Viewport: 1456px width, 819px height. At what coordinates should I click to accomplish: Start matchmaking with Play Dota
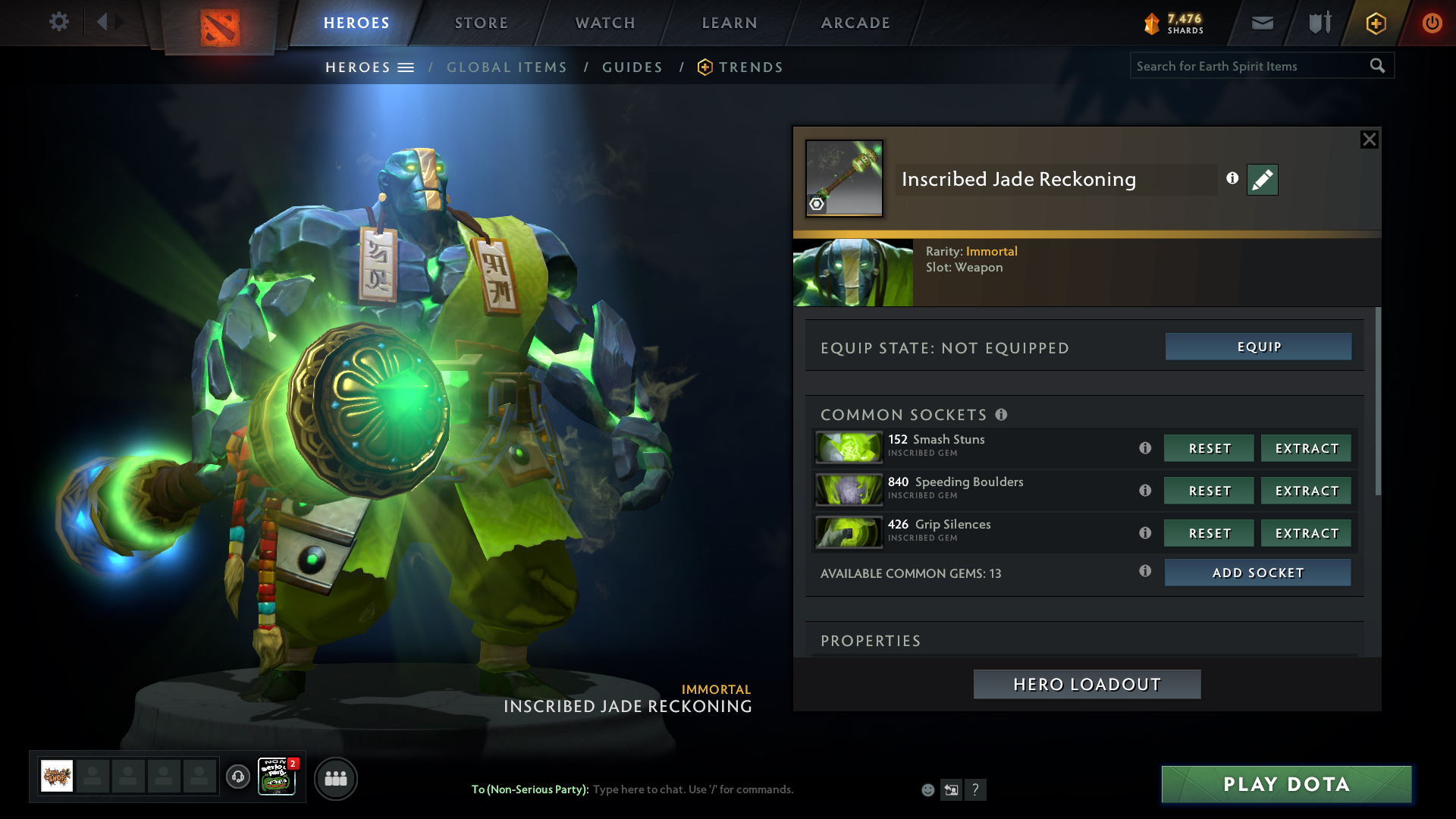tap(1286, 784)
